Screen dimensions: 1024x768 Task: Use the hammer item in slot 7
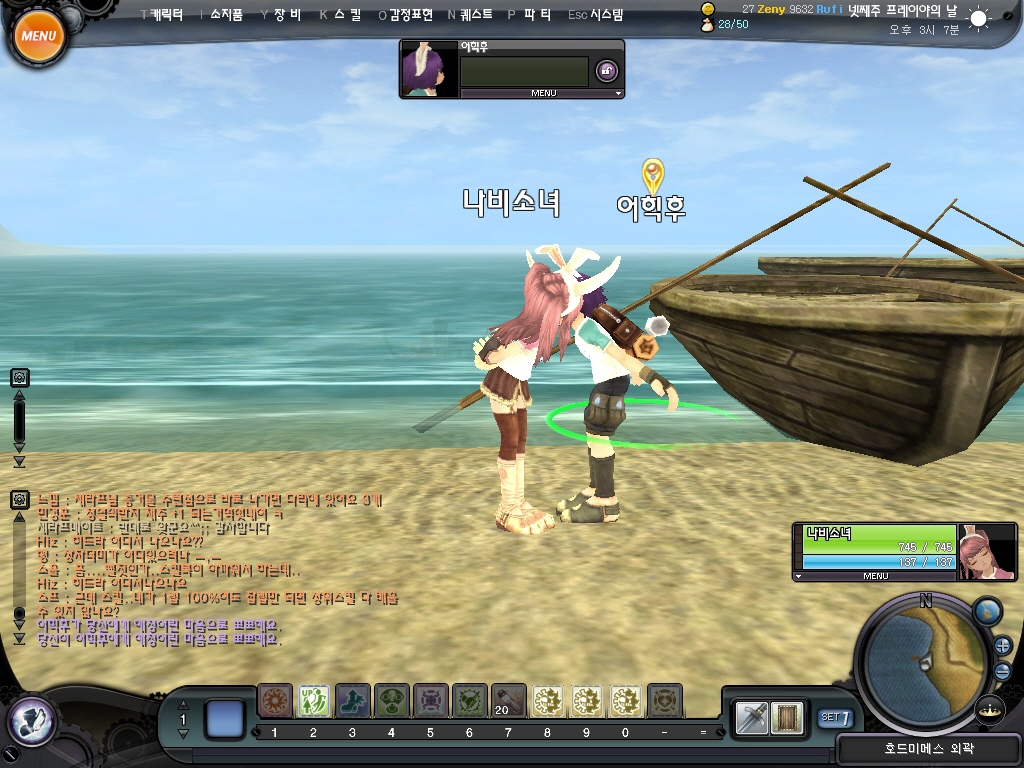point(508,701)
